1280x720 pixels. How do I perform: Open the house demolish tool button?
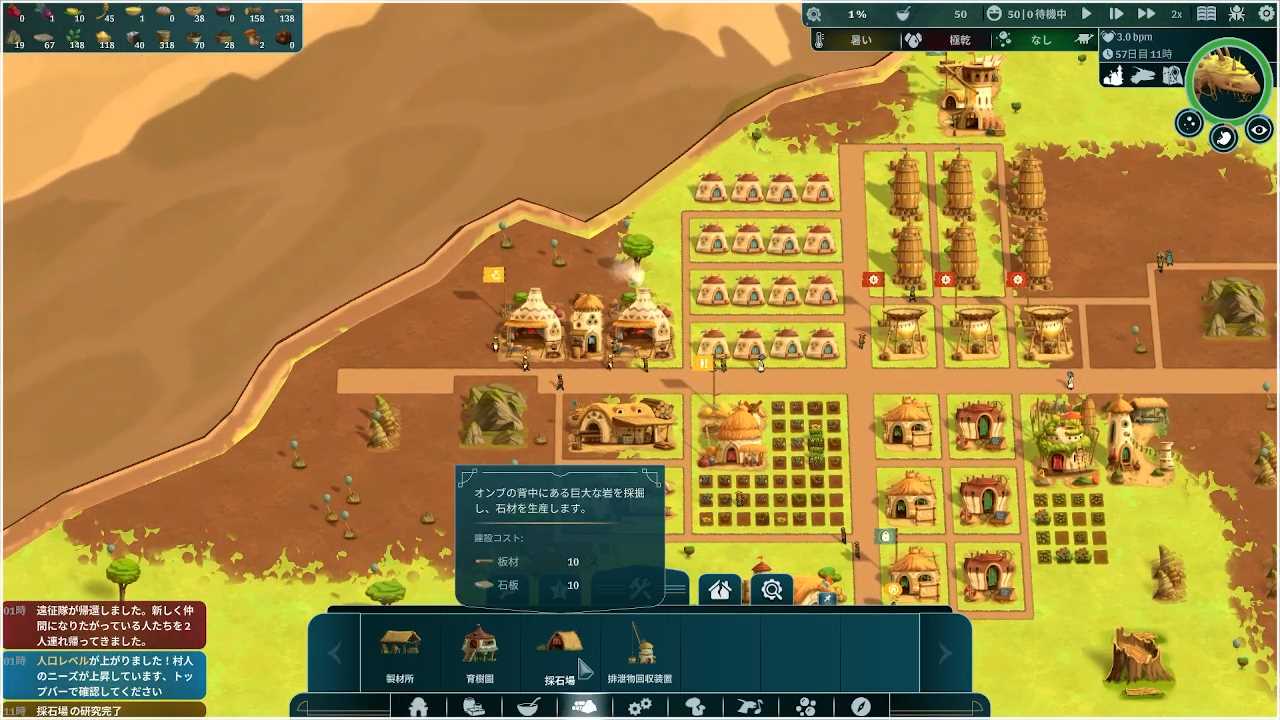click(x=720, y=590)
